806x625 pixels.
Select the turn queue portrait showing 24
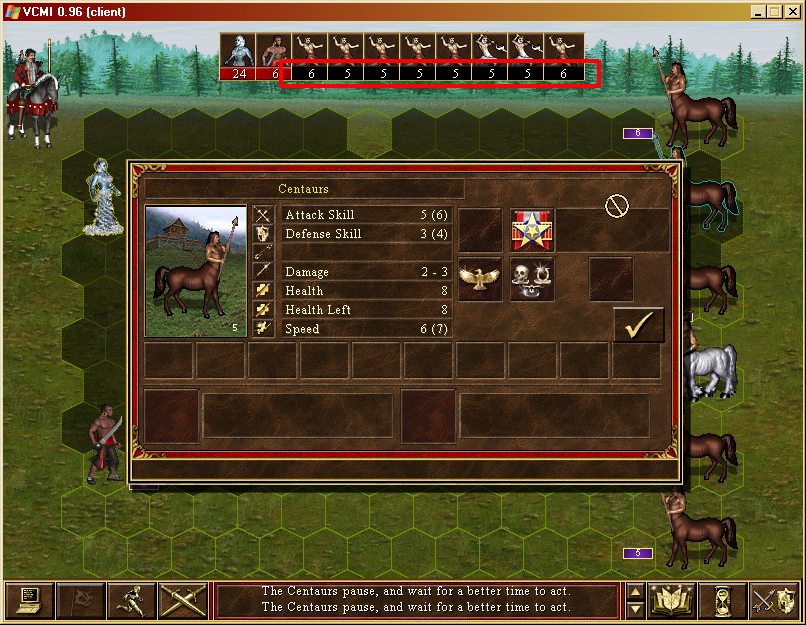click(x=237, y=56)
